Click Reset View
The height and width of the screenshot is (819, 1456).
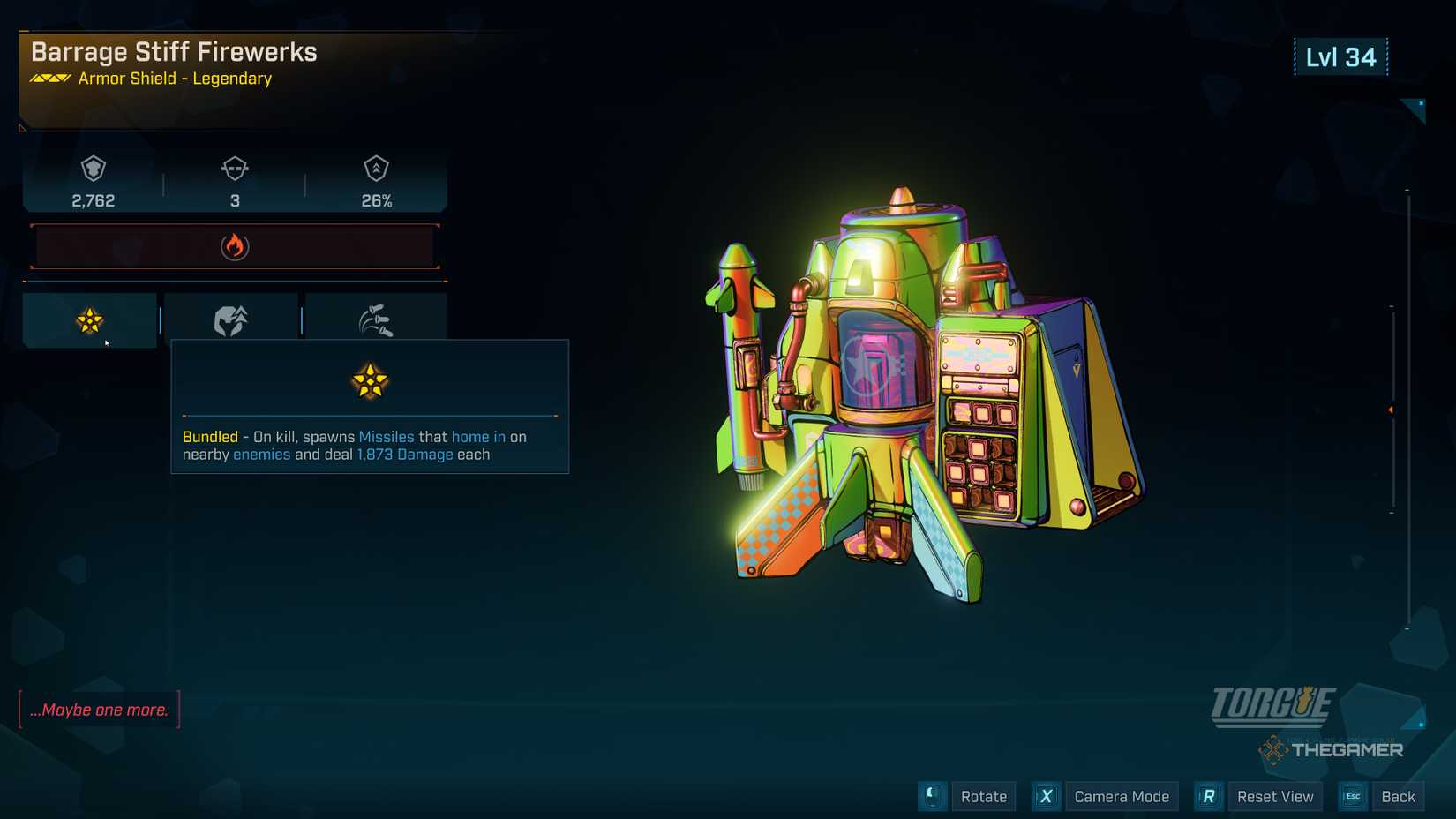[1276, 796]
